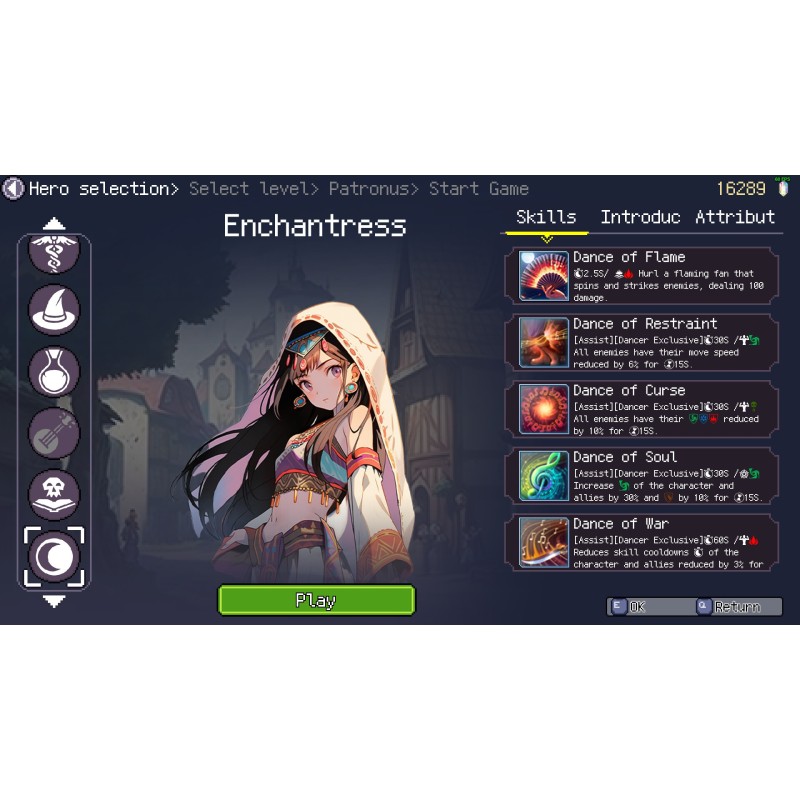
Task: Select the witch hat hero icon
Action: [x=54, y=309]
